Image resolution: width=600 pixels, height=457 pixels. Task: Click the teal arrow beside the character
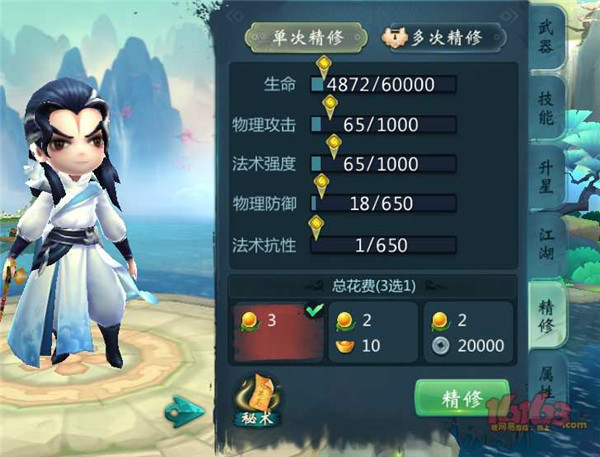point(187,408)
